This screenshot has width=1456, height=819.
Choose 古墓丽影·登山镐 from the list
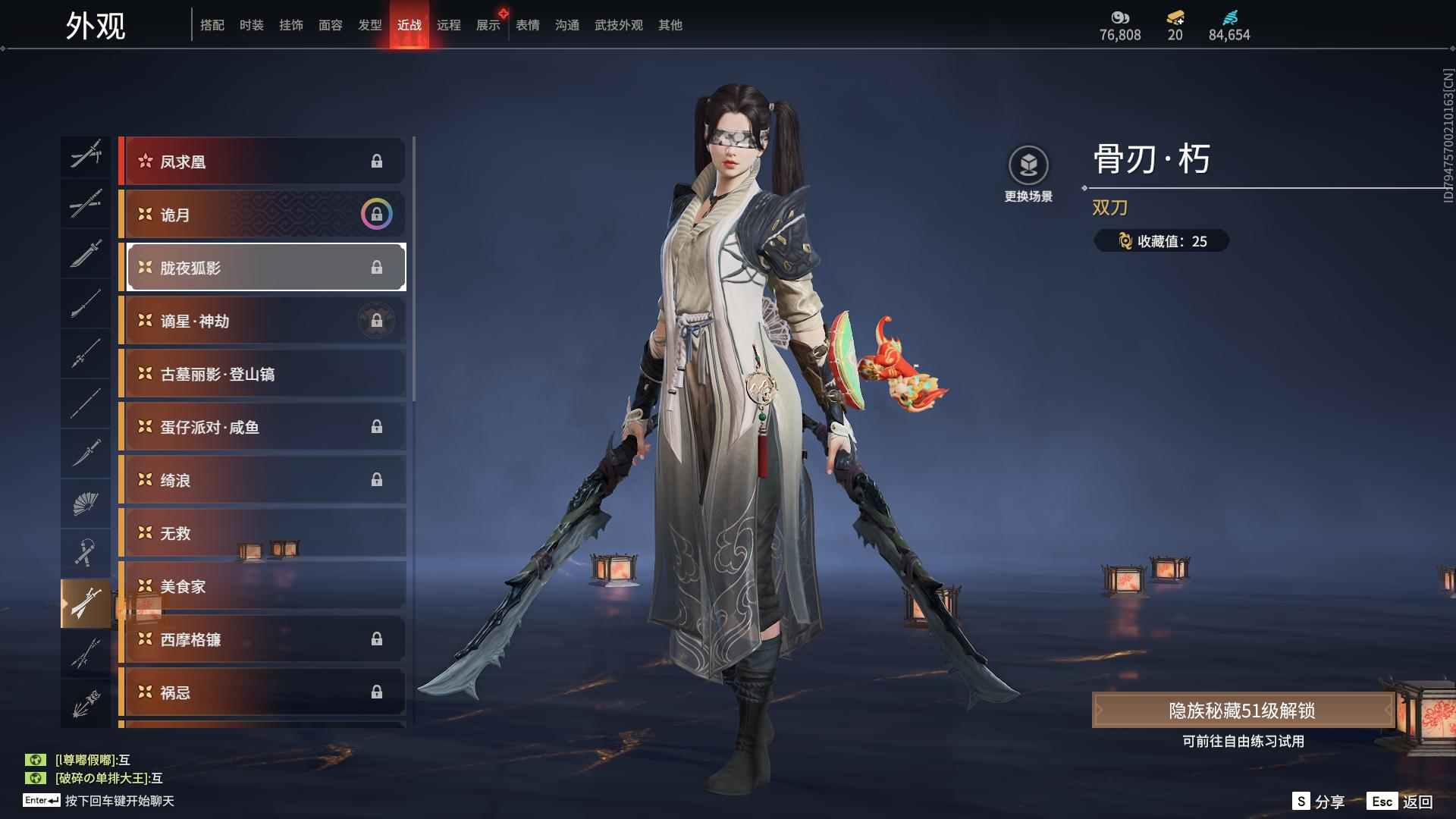(262, 374)
